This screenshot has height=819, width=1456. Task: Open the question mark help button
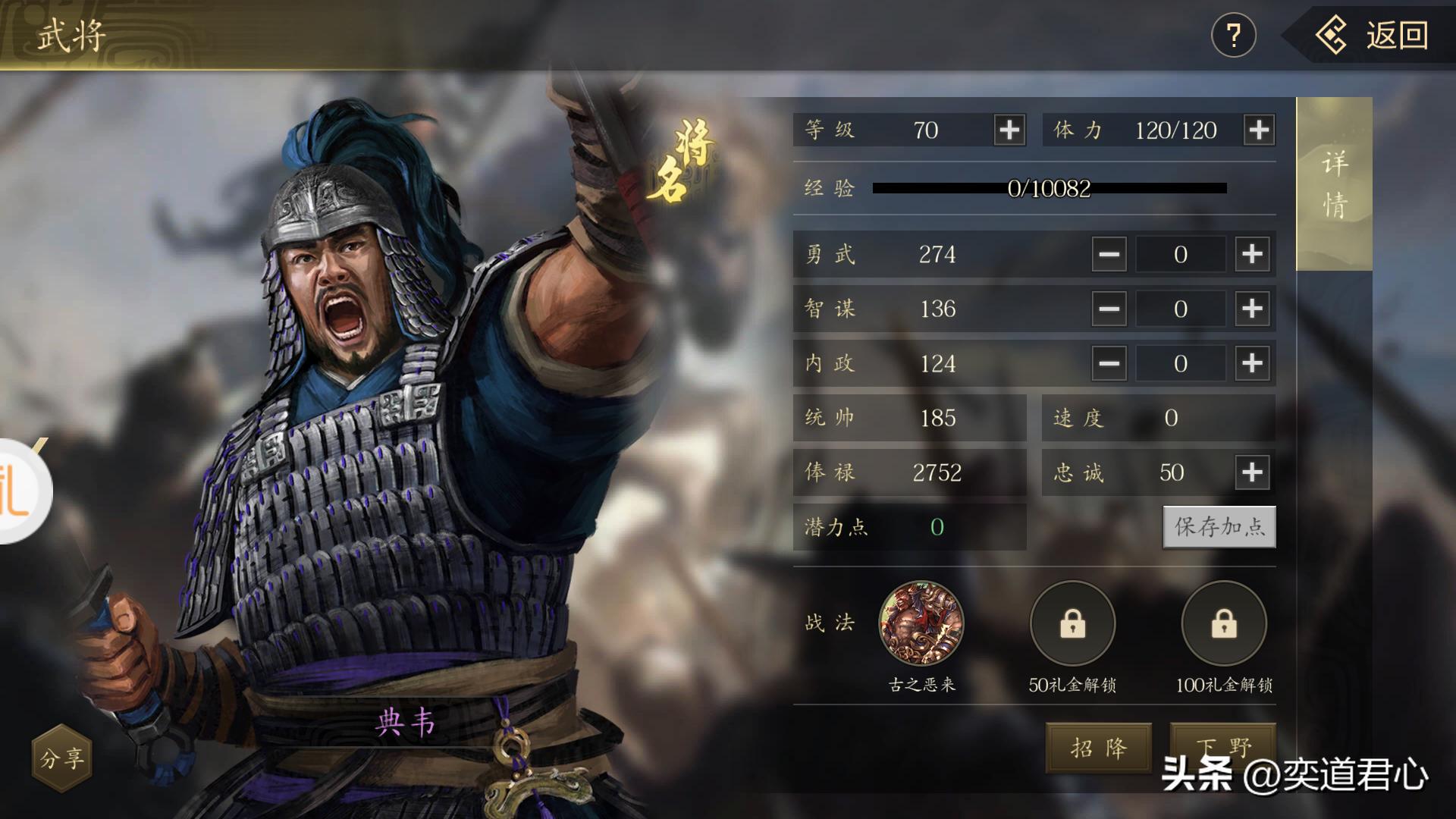[1233, 36]
